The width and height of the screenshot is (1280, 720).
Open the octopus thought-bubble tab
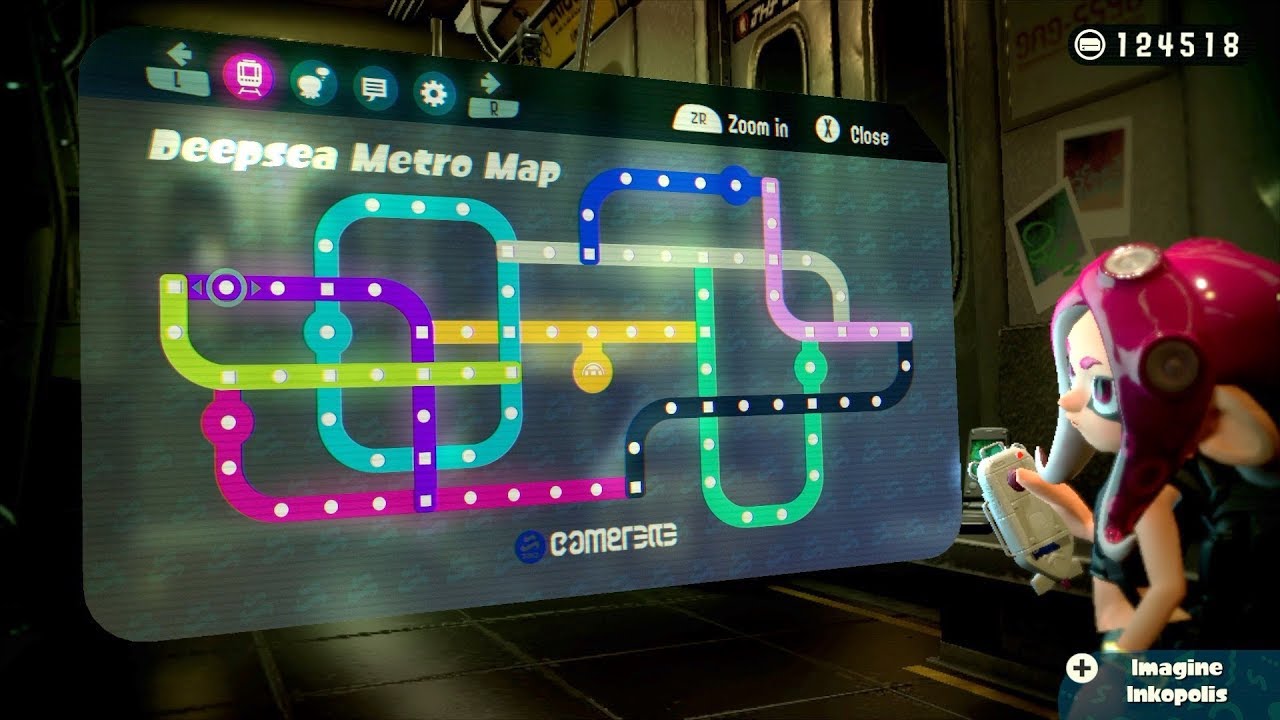tap(312, 83)
